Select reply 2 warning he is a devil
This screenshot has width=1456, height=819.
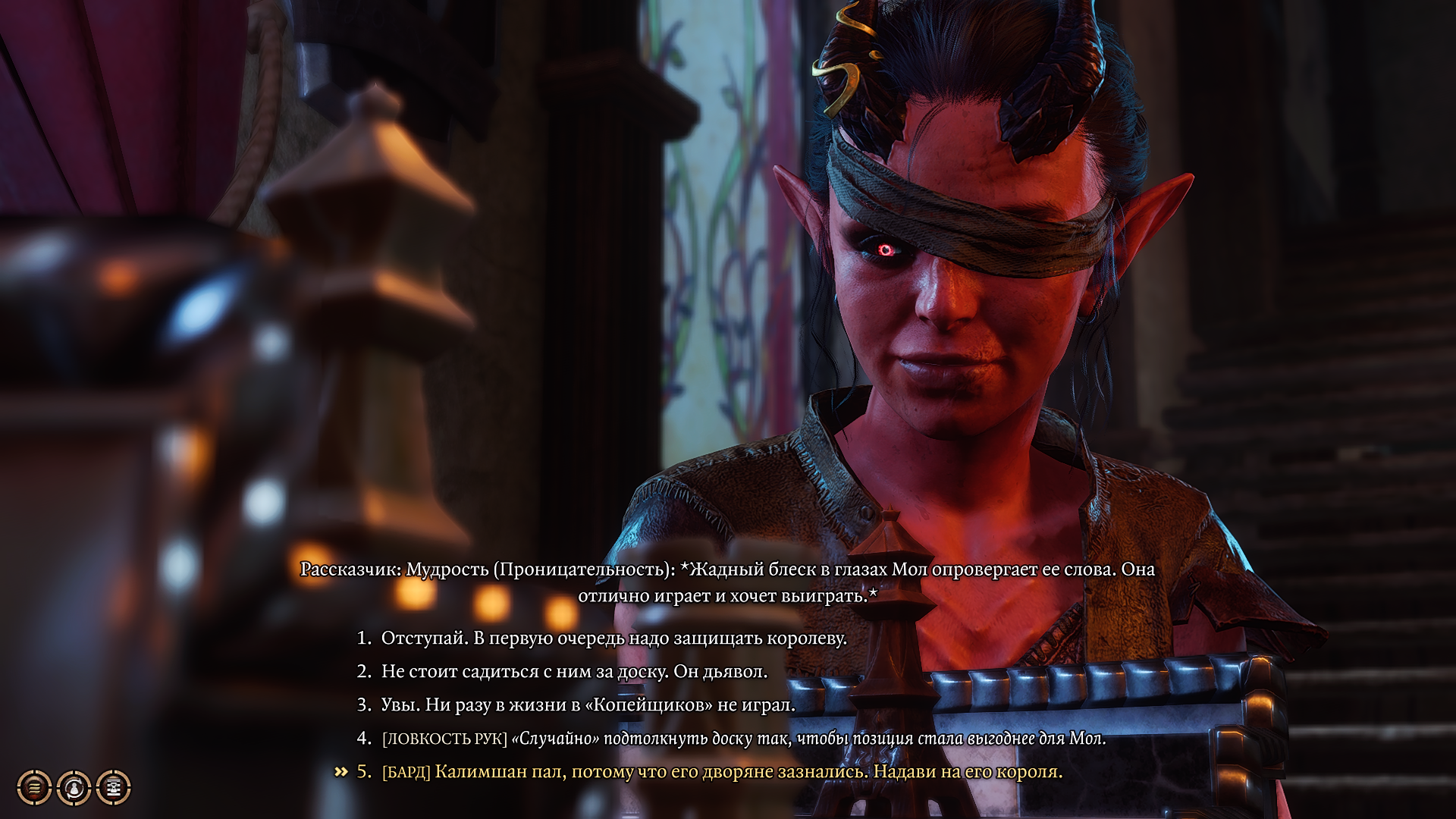(x=573, y=672)
